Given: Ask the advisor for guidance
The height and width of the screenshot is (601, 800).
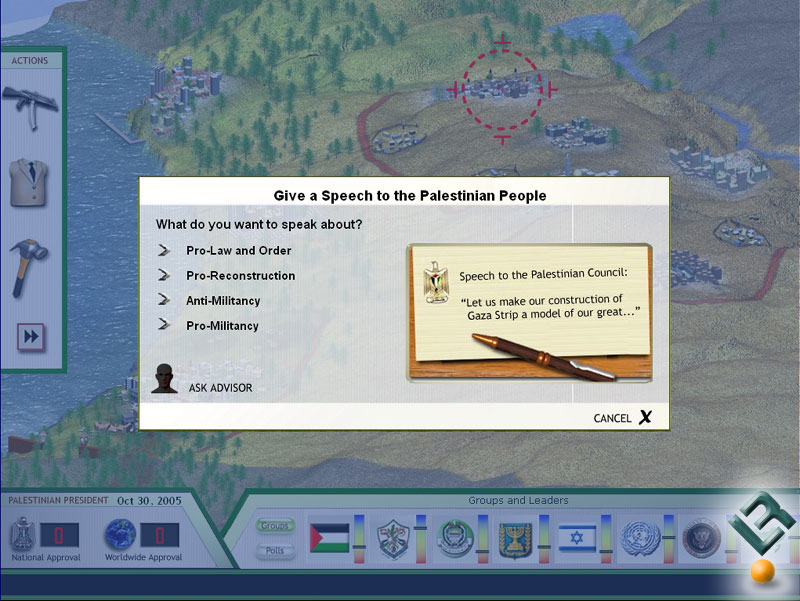Looking at the screenshot, I should coord(219,387).
